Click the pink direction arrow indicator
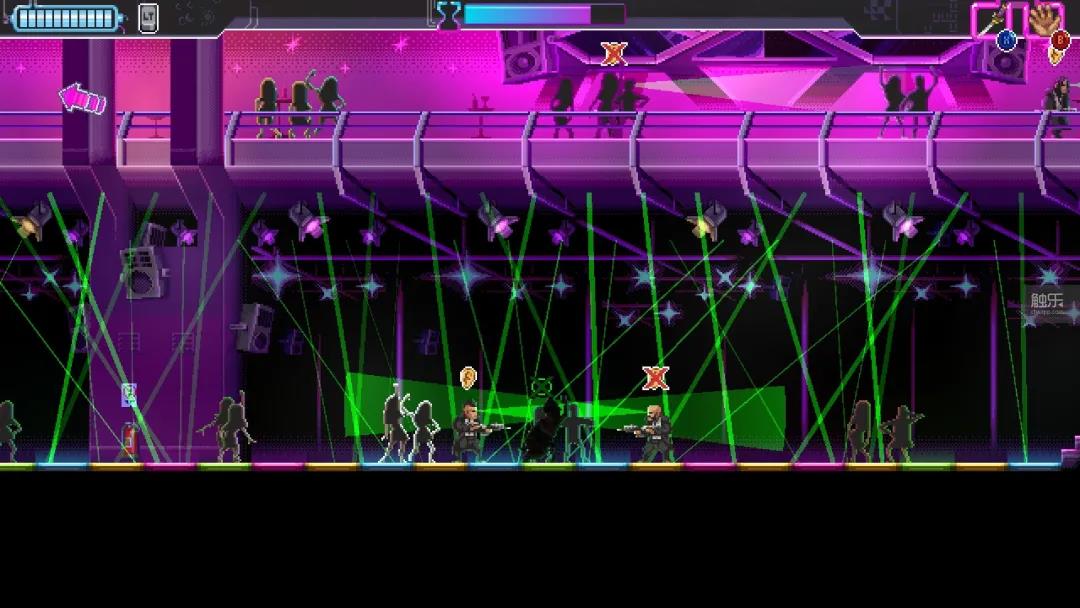1080x608 pixels. pos(83,98)
